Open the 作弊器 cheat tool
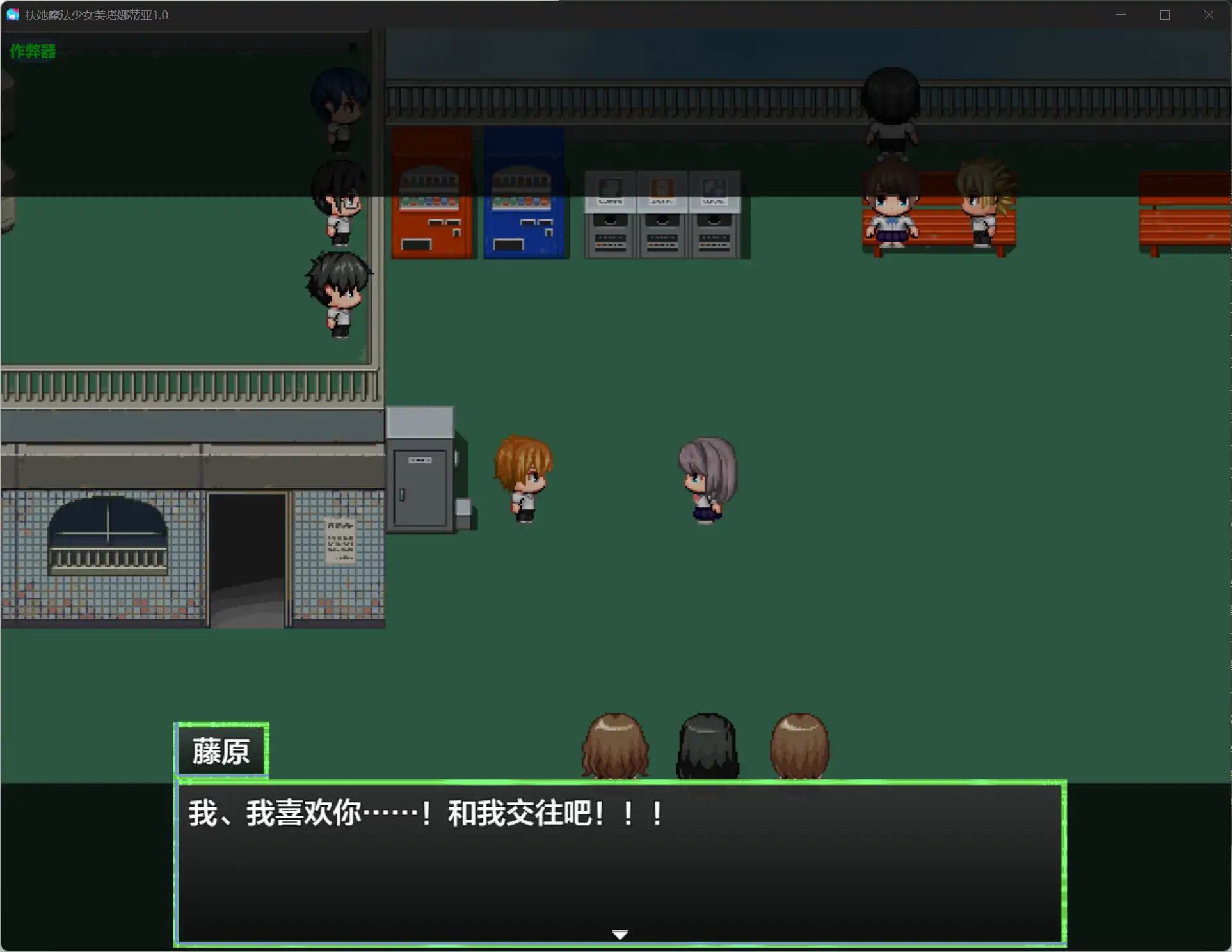1232x952 pixels. point(32,51)
